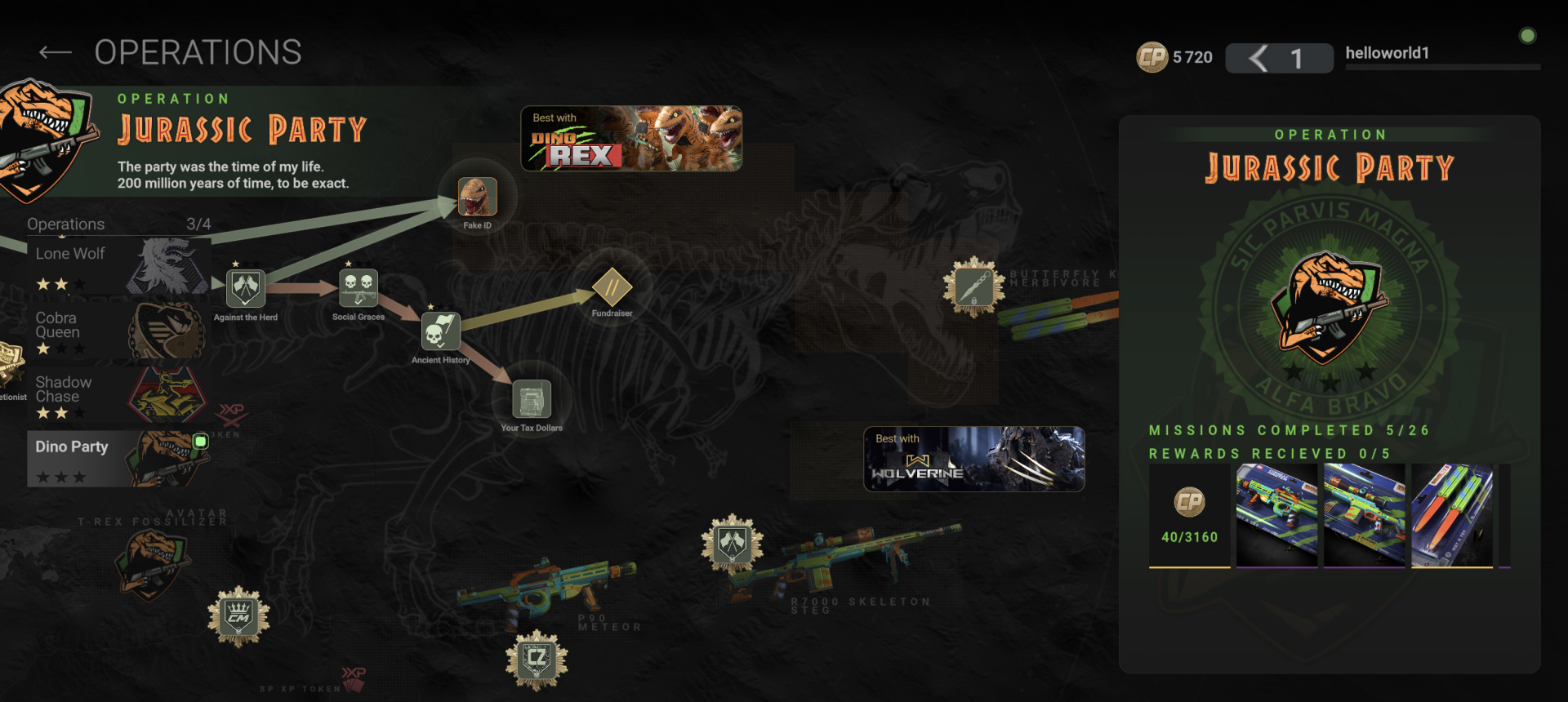Open the Social Graces mission icon

[x=358, y=286]
